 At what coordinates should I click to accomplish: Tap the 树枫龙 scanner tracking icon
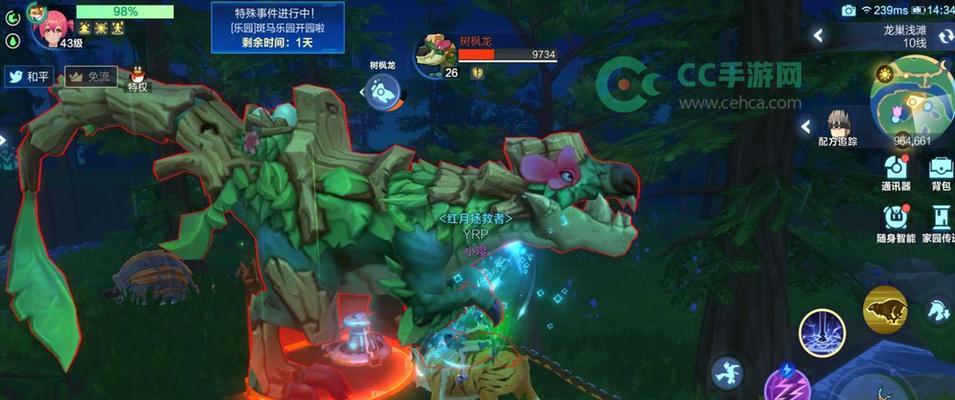coord(382,93)
